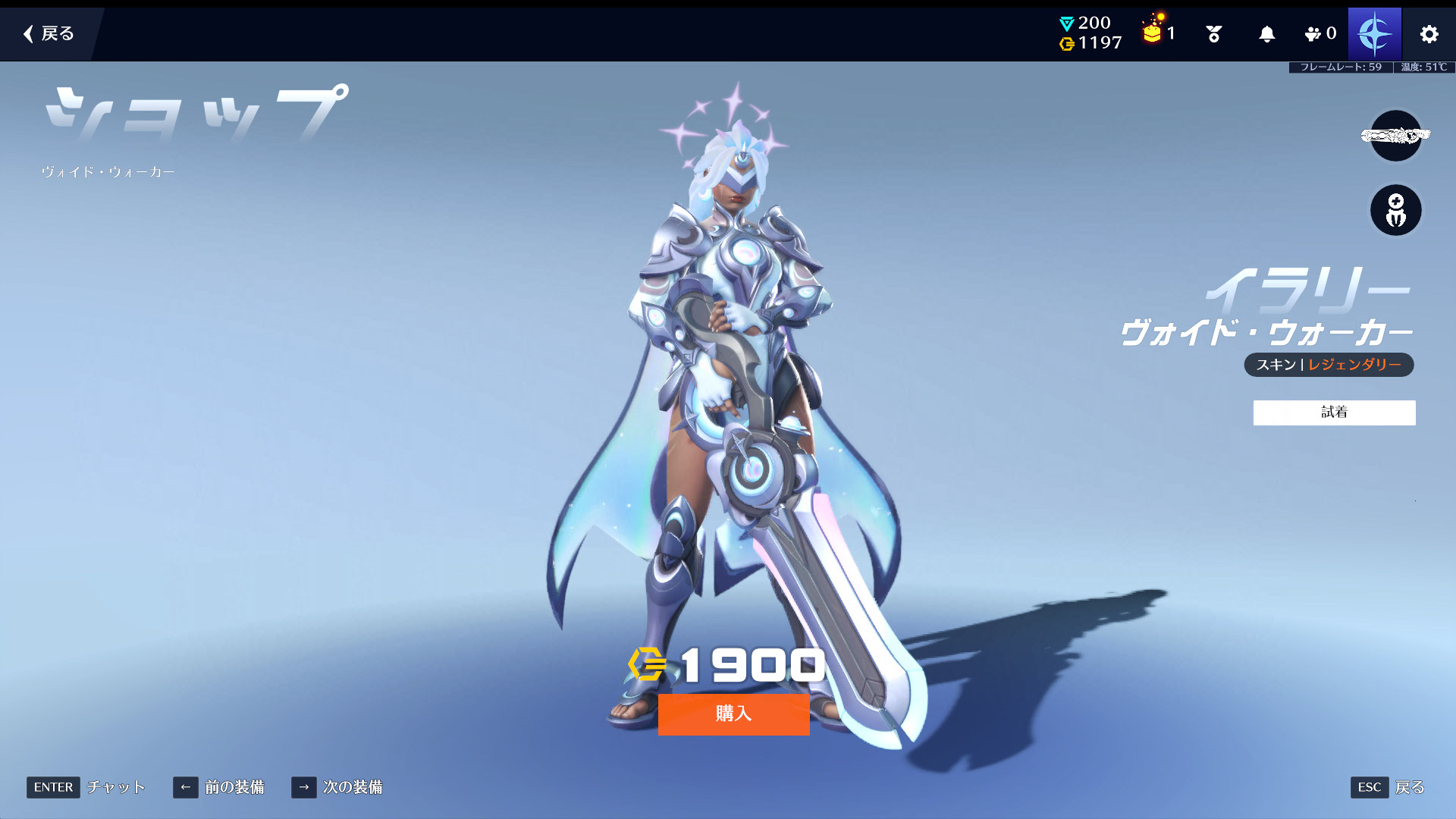The height and width of the screenshot is (819, 1456).
Task: Open the group social icon
Action: click(1319, 34)
